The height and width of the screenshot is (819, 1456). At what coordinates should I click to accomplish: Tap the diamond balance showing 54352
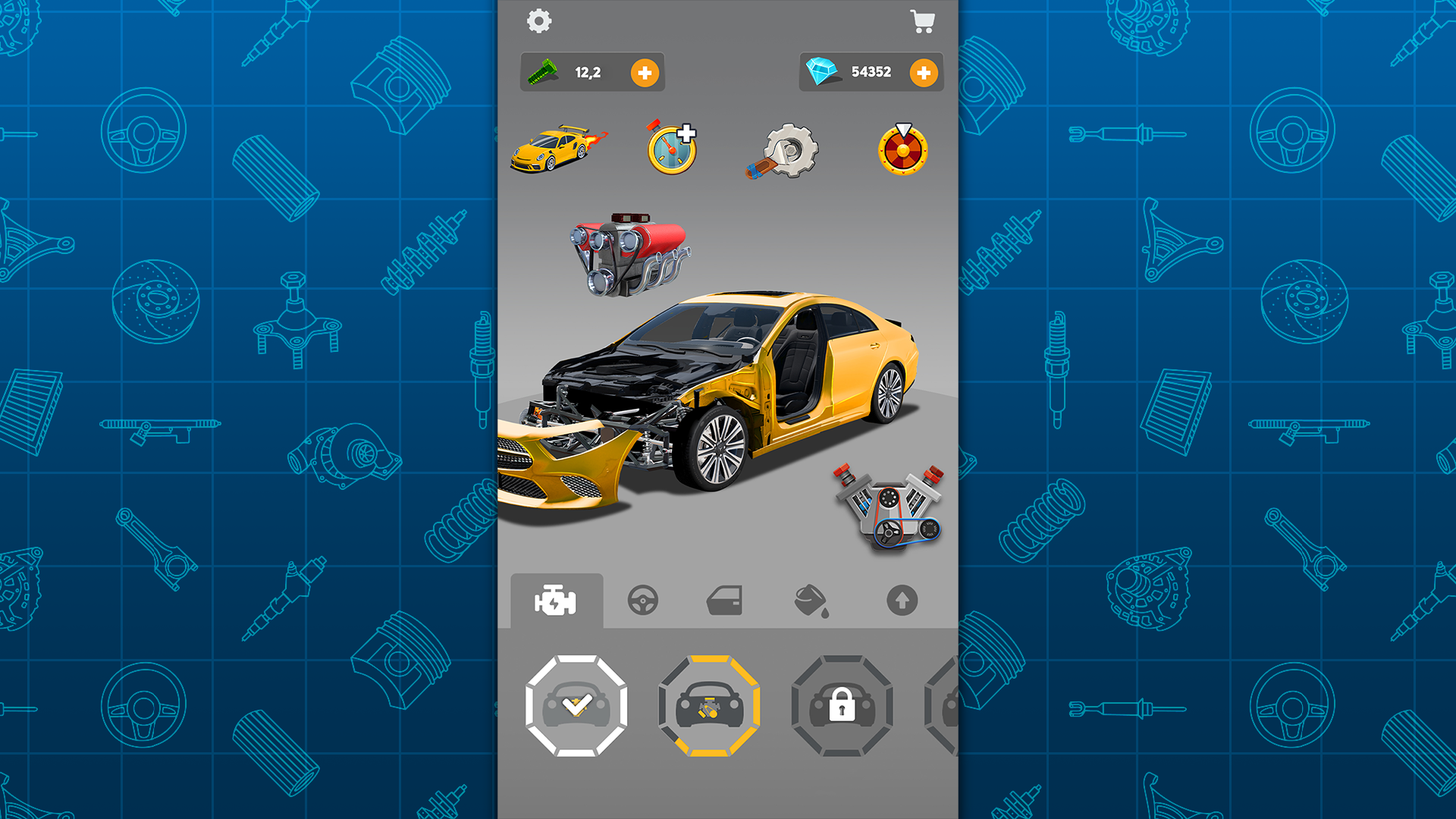pyautogui.click(x=871, y=71)
